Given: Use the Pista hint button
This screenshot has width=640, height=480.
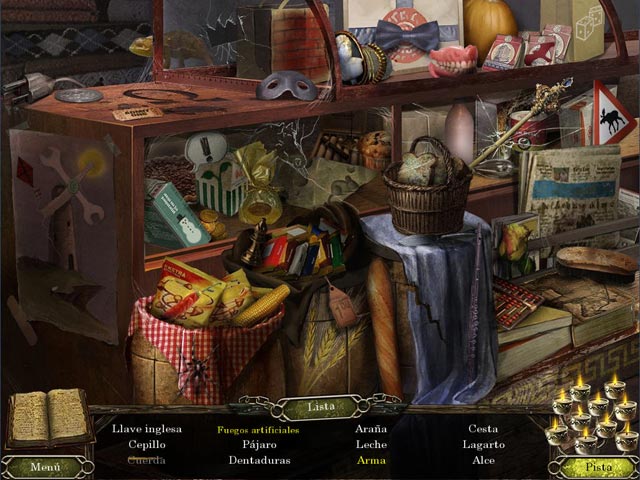Looking at the screenshot, I should 596,466.
